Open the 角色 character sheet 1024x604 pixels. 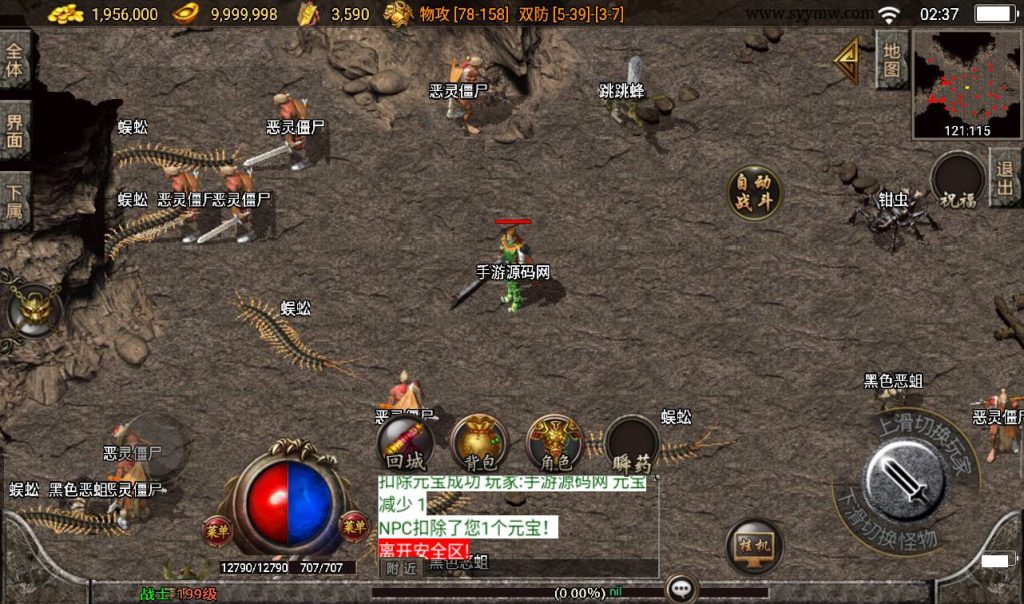pyautogui.click(x=555, y=444)
